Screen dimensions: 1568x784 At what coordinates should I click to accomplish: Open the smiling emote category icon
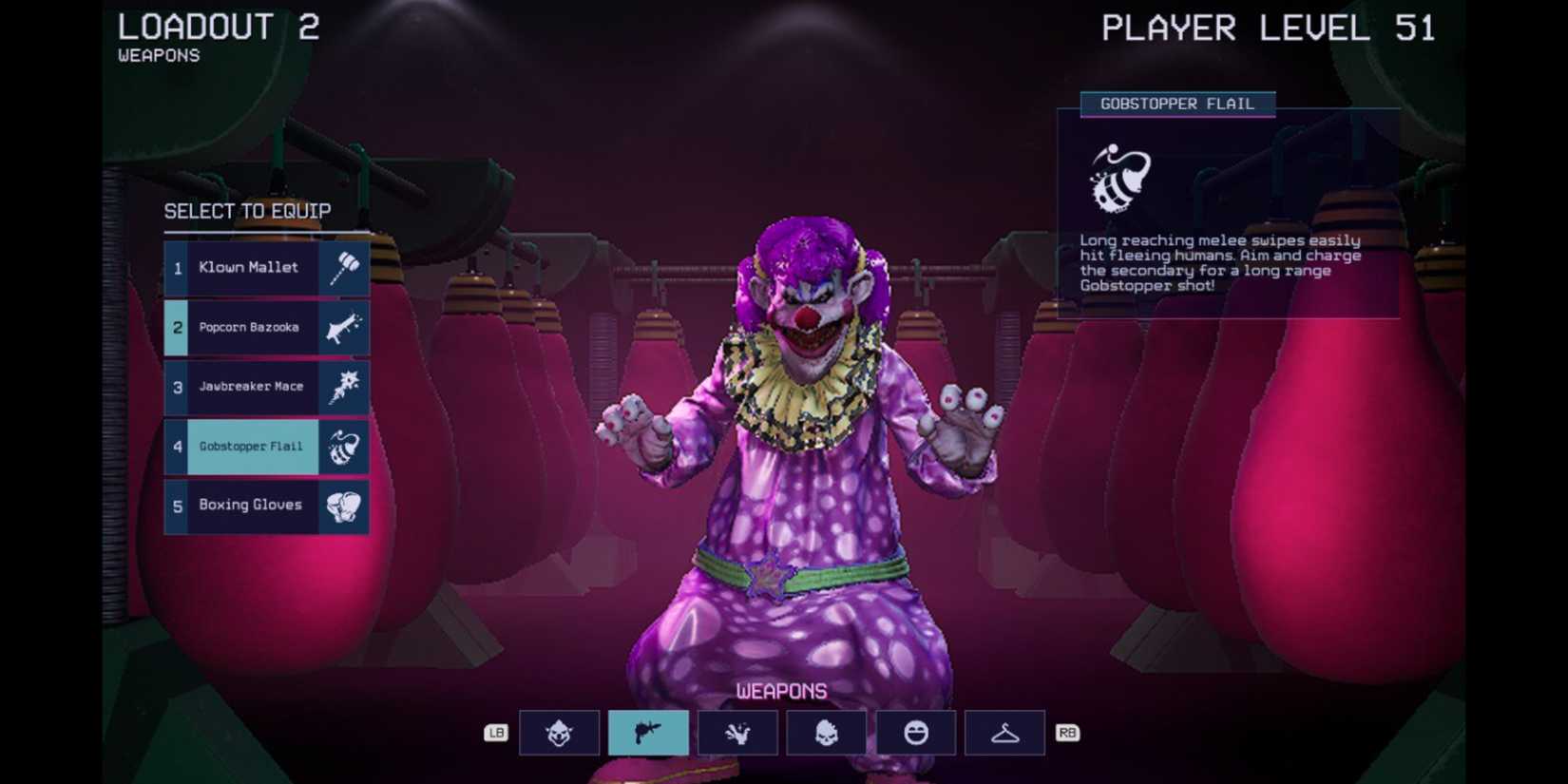(915, 733)
